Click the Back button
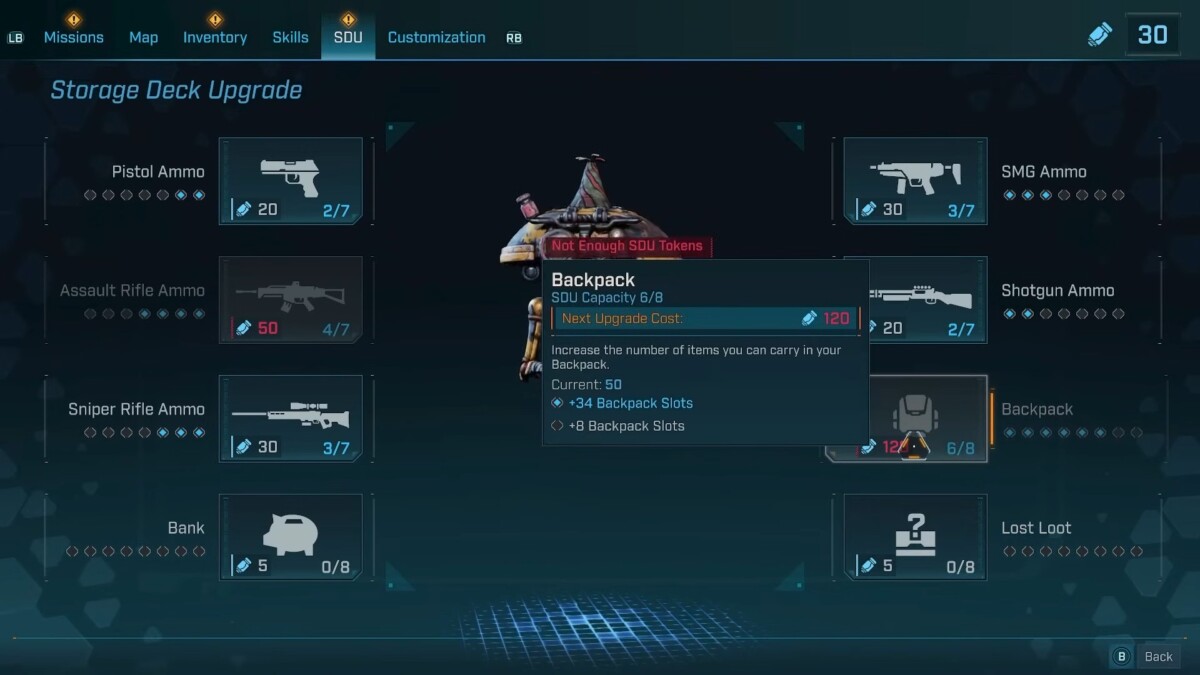Viewport: 1200px width, 675px height. click(1146, 656)
